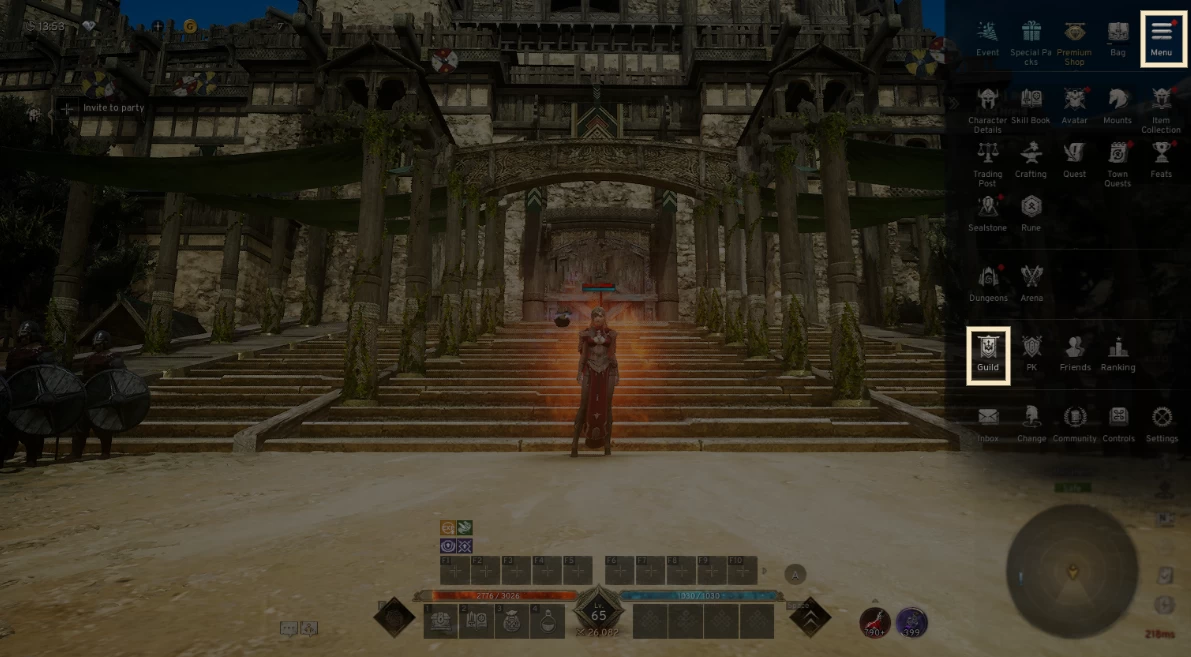Close the main Menu panel

[x=1160, y=38]
